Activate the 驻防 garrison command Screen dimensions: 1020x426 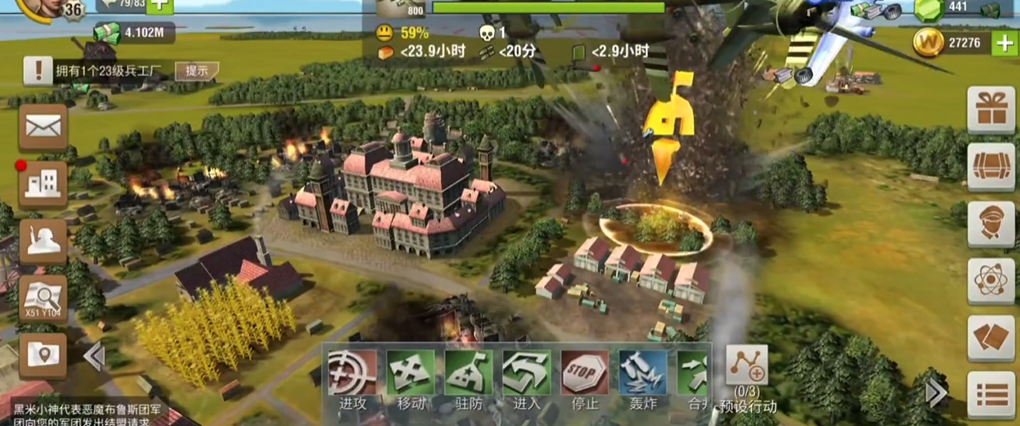click(469, 374)
